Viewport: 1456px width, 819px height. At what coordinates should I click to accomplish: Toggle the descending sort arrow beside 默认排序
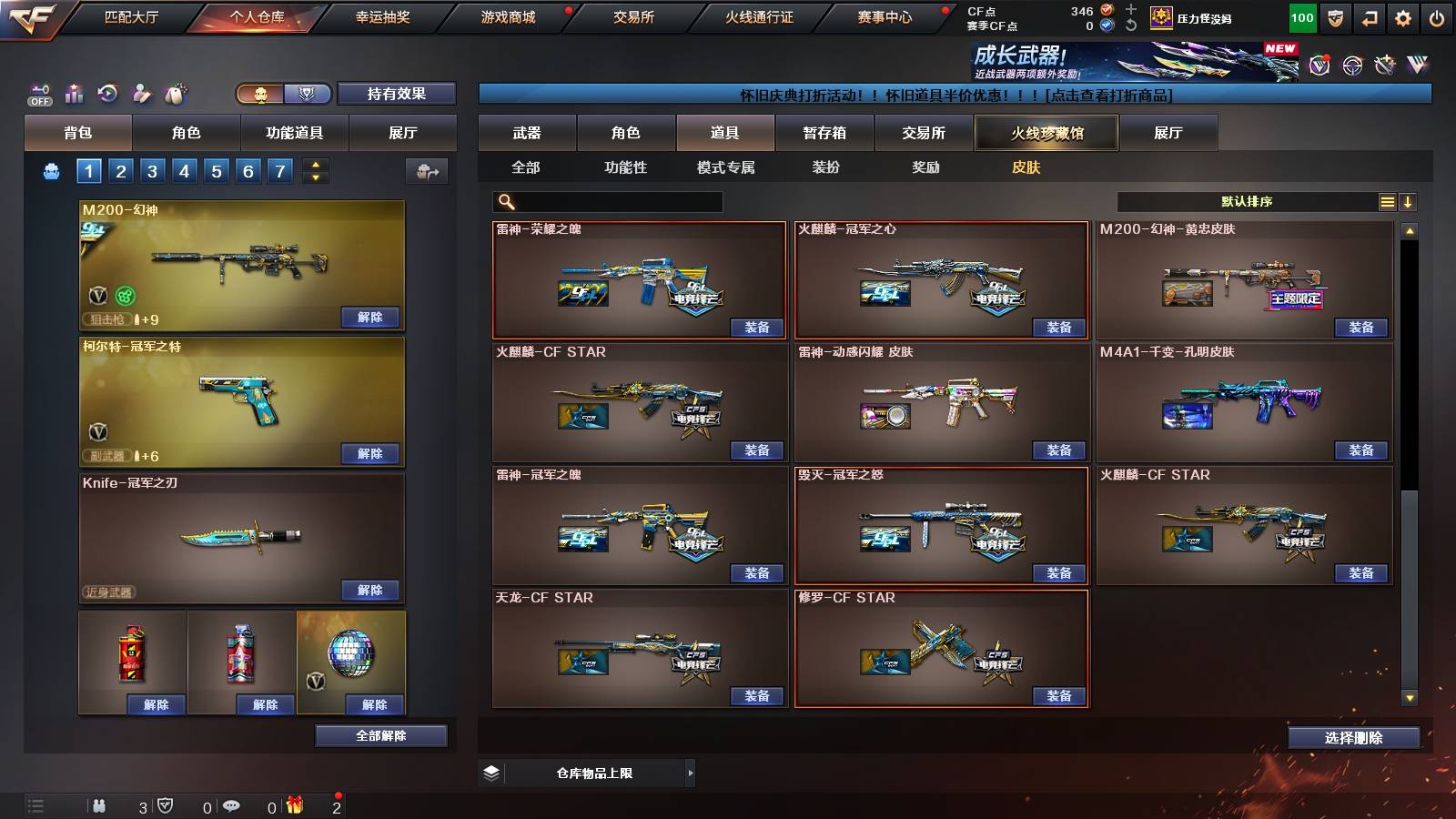1408,202
